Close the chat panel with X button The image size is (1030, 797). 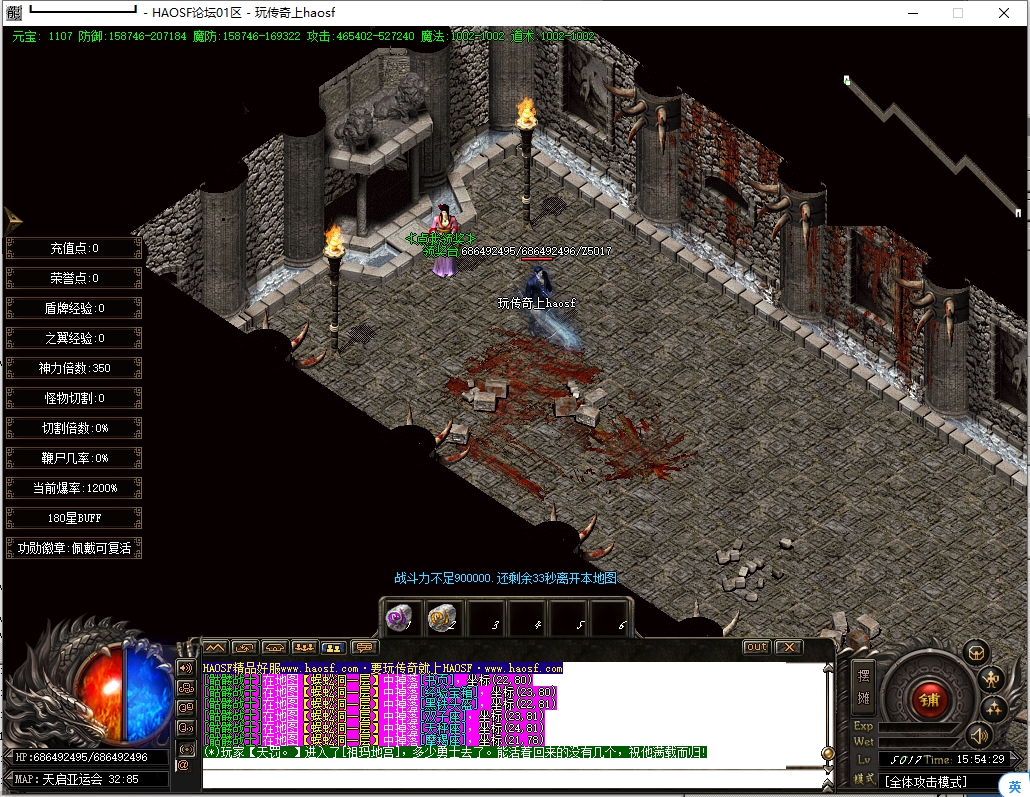tap(789, 647)
